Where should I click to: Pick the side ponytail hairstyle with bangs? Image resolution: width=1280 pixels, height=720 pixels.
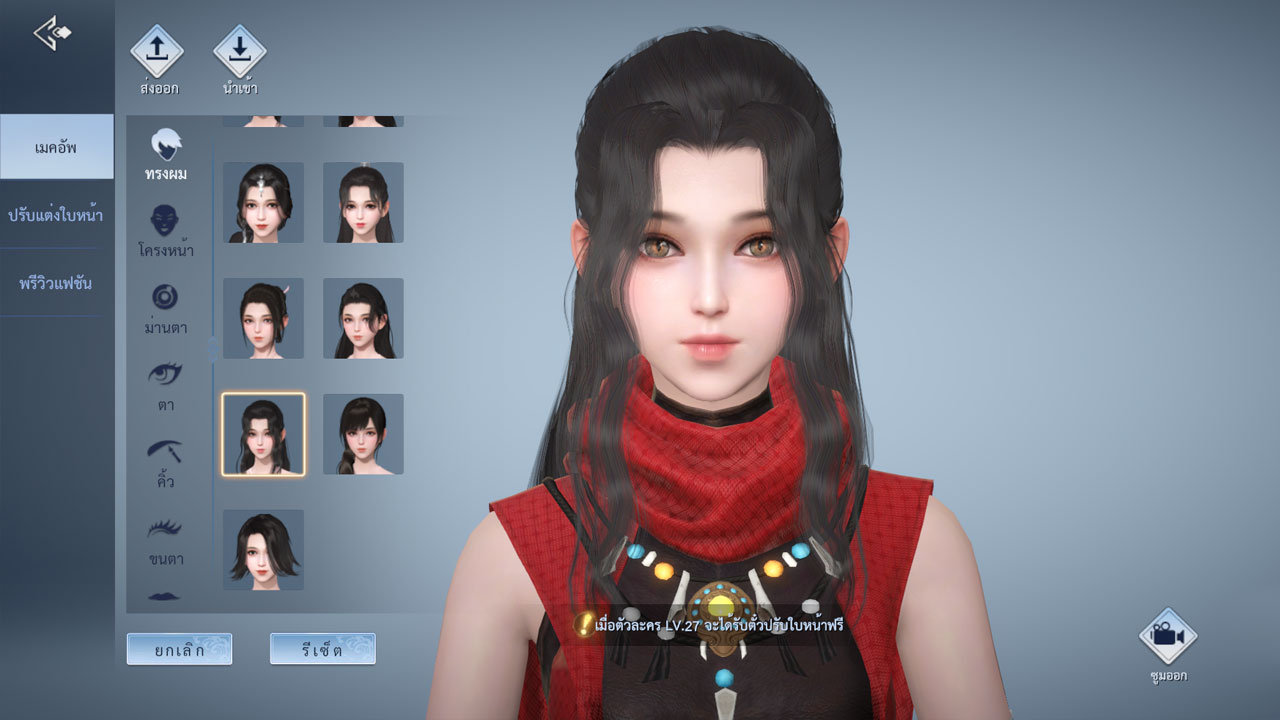363,434
